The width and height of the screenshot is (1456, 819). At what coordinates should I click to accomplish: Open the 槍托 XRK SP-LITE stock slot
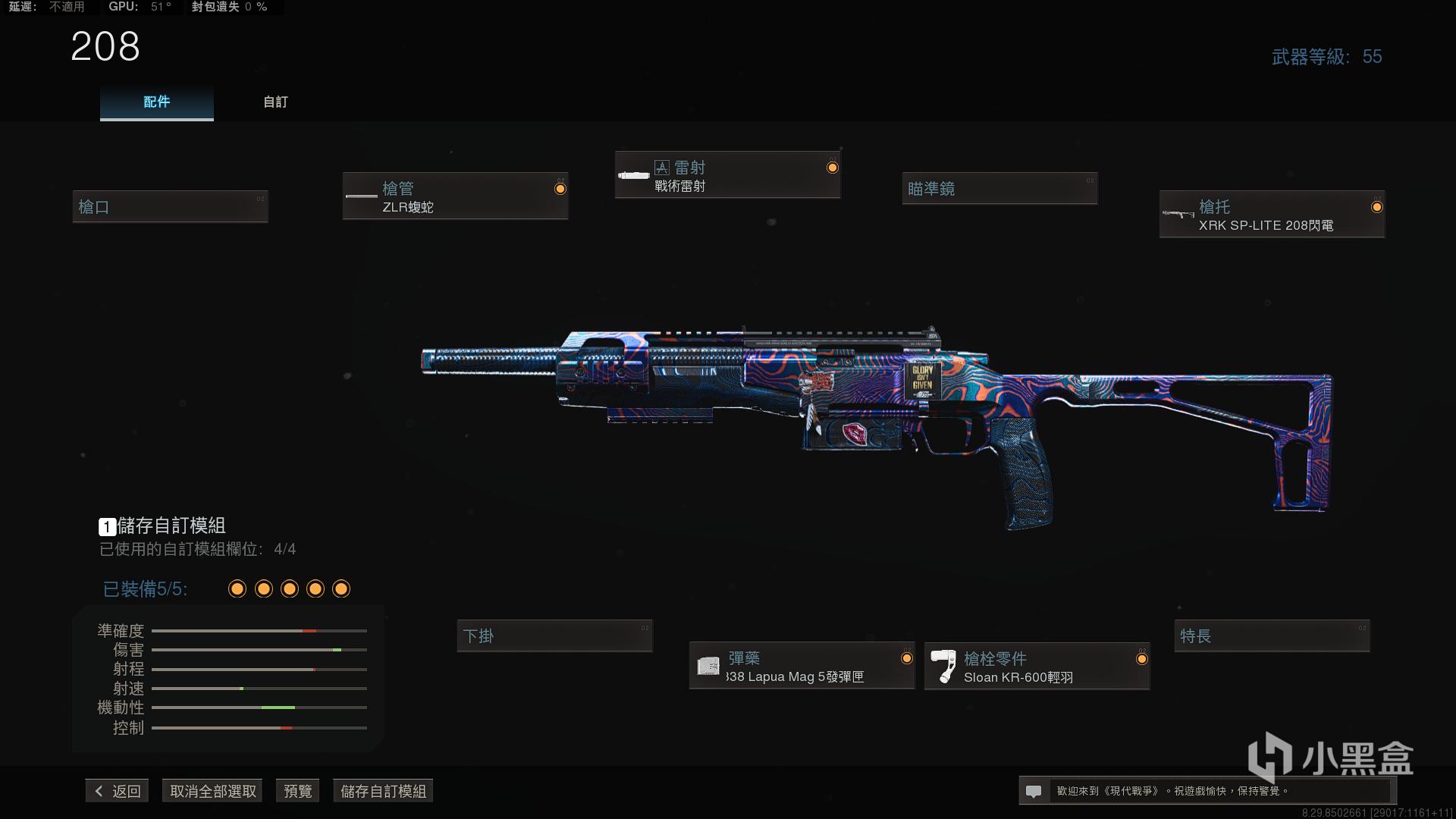coord(1272,215)
